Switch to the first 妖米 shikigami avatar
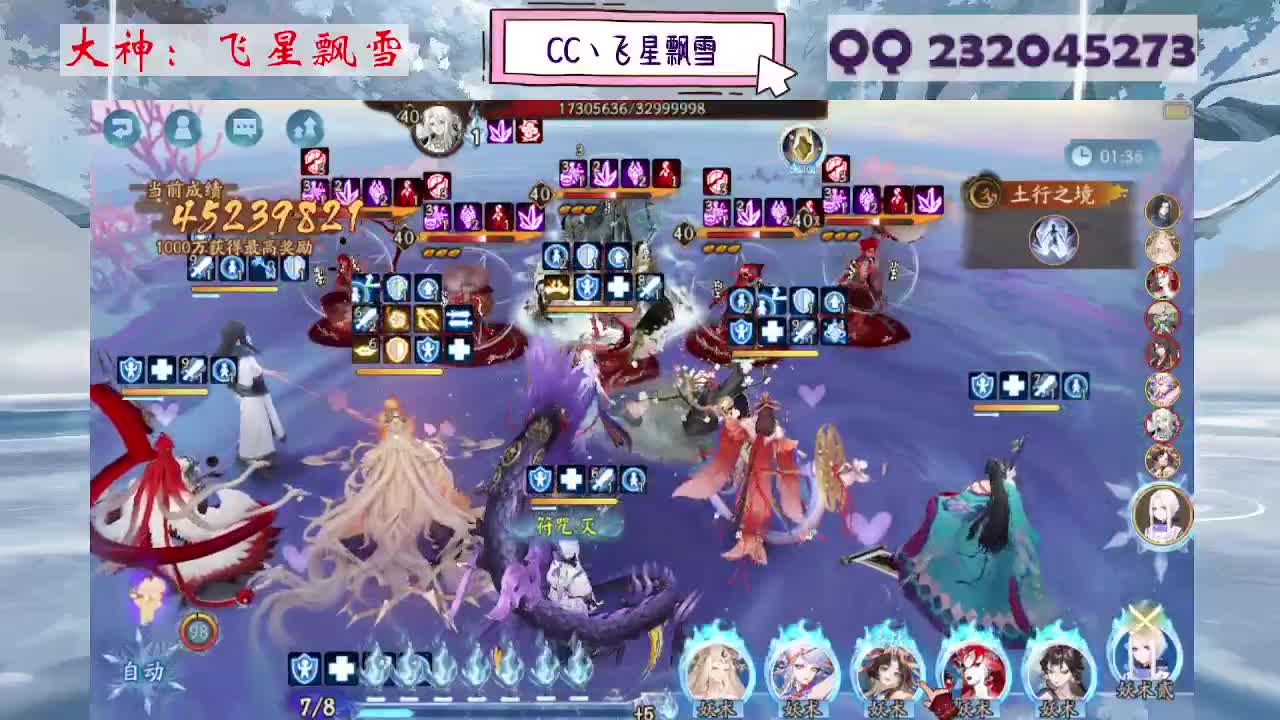 click(712, 670)
